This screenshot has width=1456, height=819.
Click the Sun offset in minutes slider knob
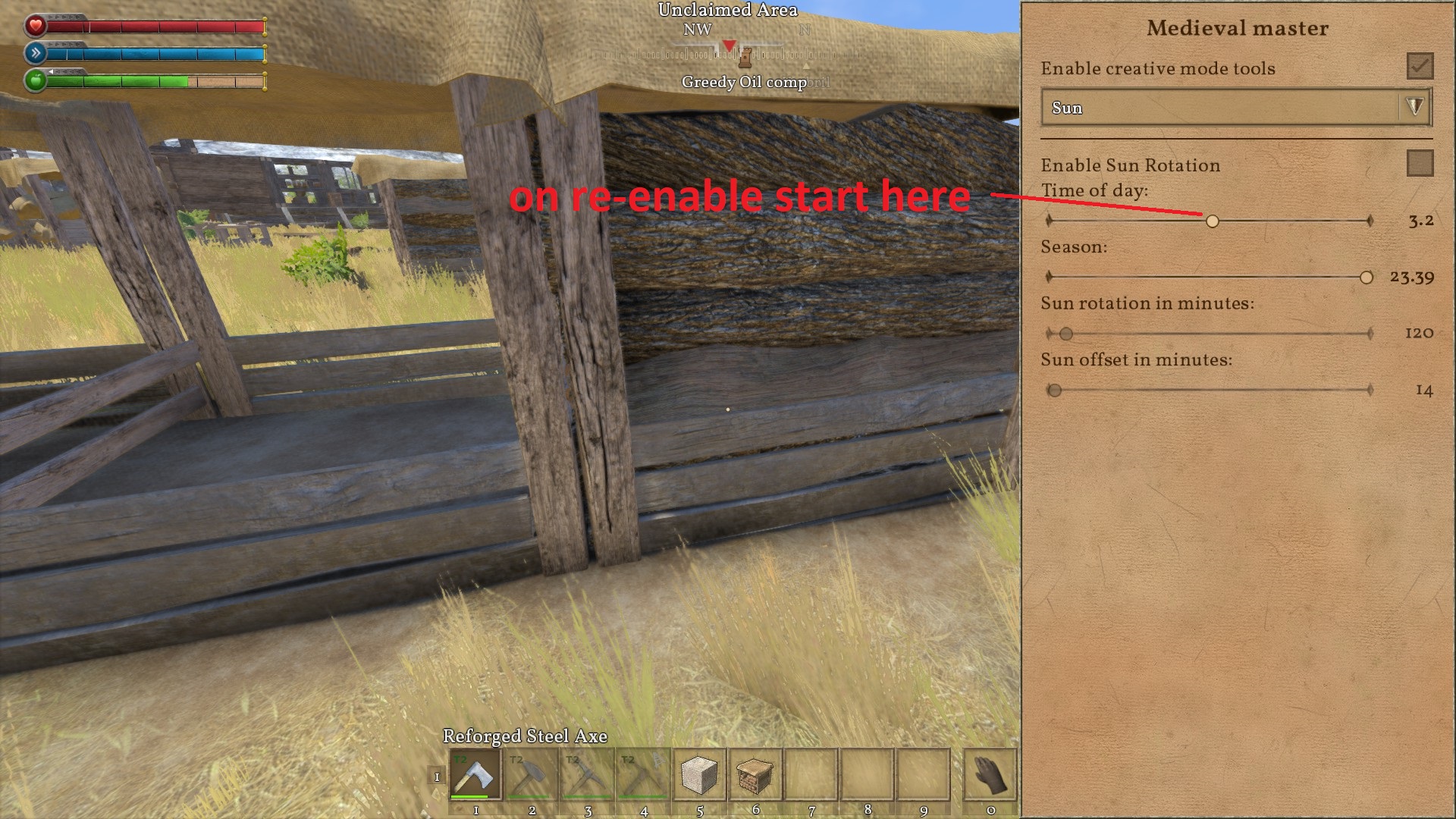pos(1054,391)
